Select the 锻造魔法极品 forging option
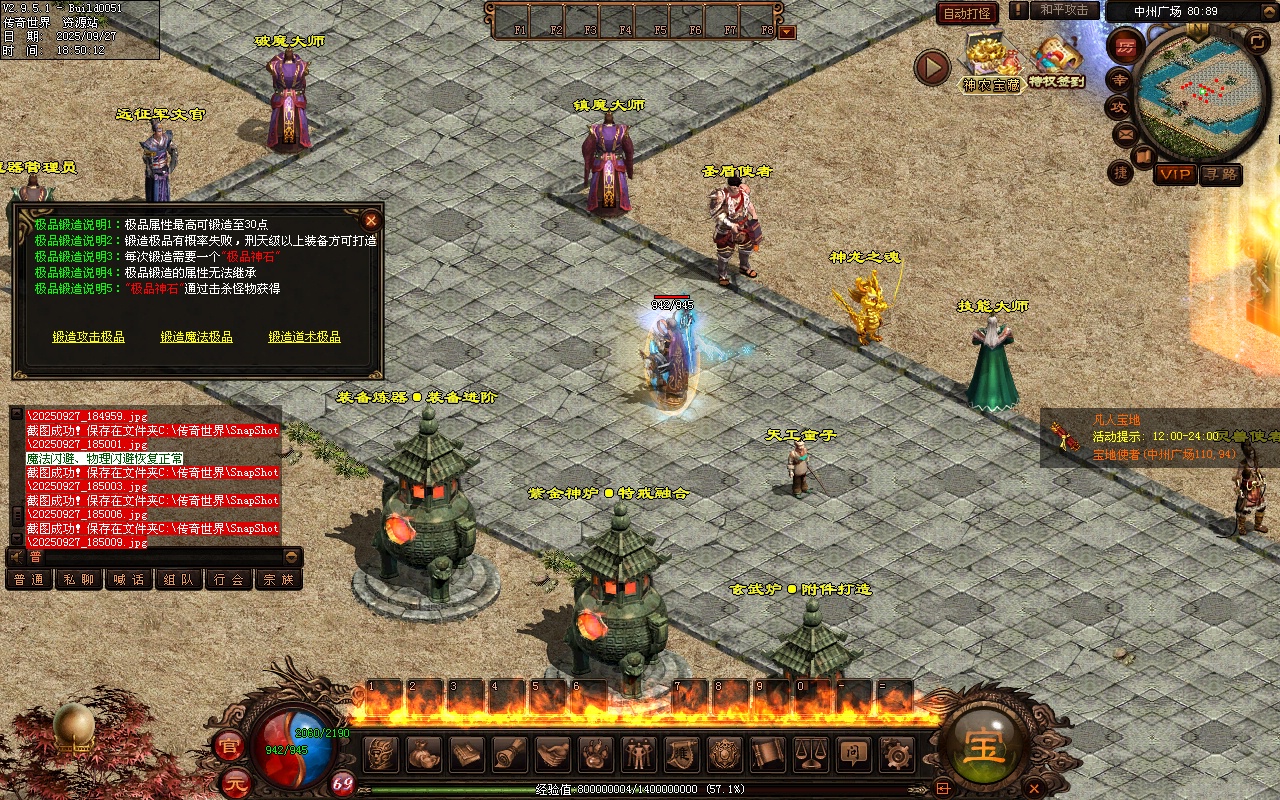The height and width of the screenshot is (800, 1280). (197, 337)
